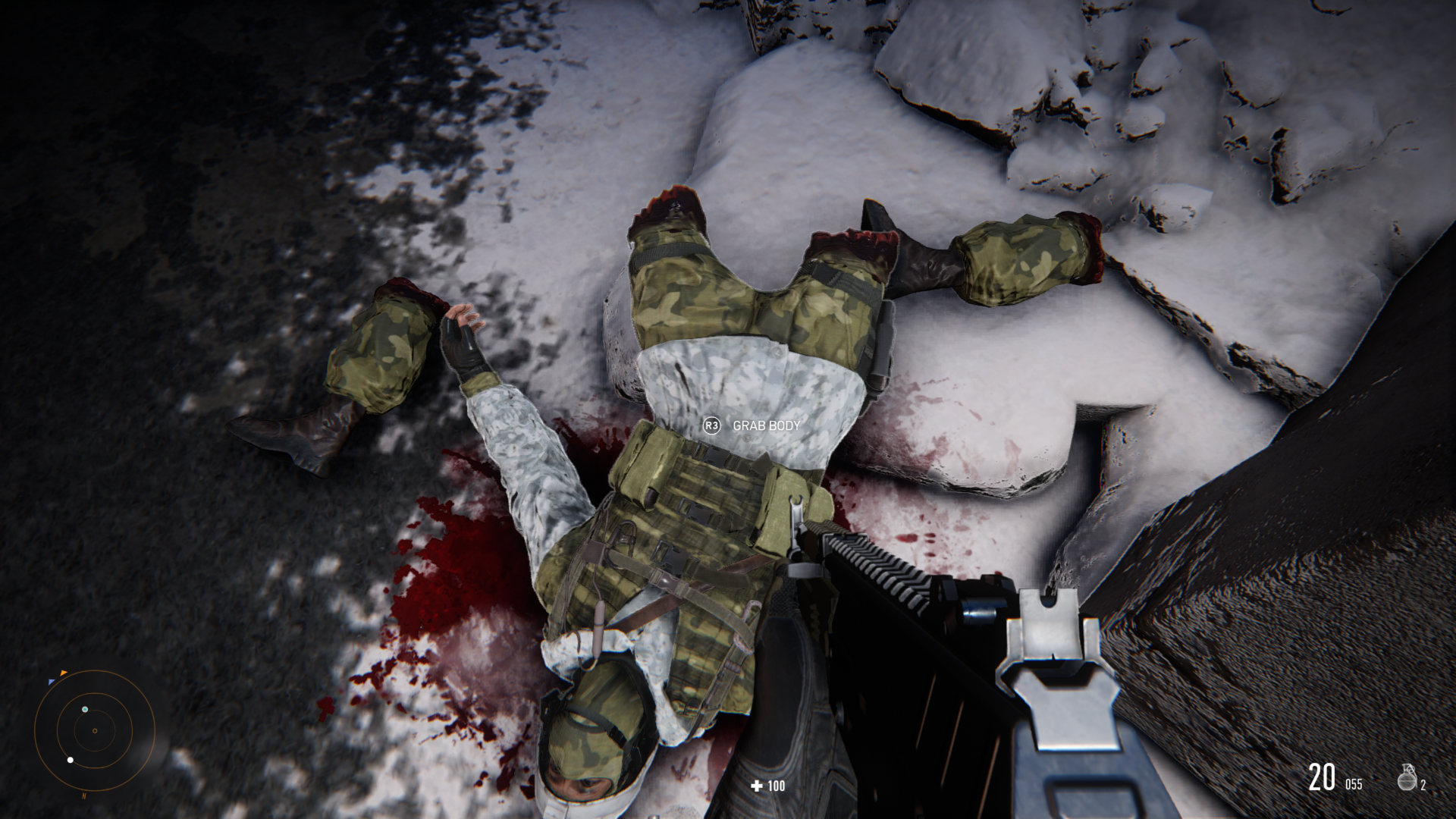1456x819 pixels.
Task: Click the blue arrow marker on the radar
Action: click(52, 682)
